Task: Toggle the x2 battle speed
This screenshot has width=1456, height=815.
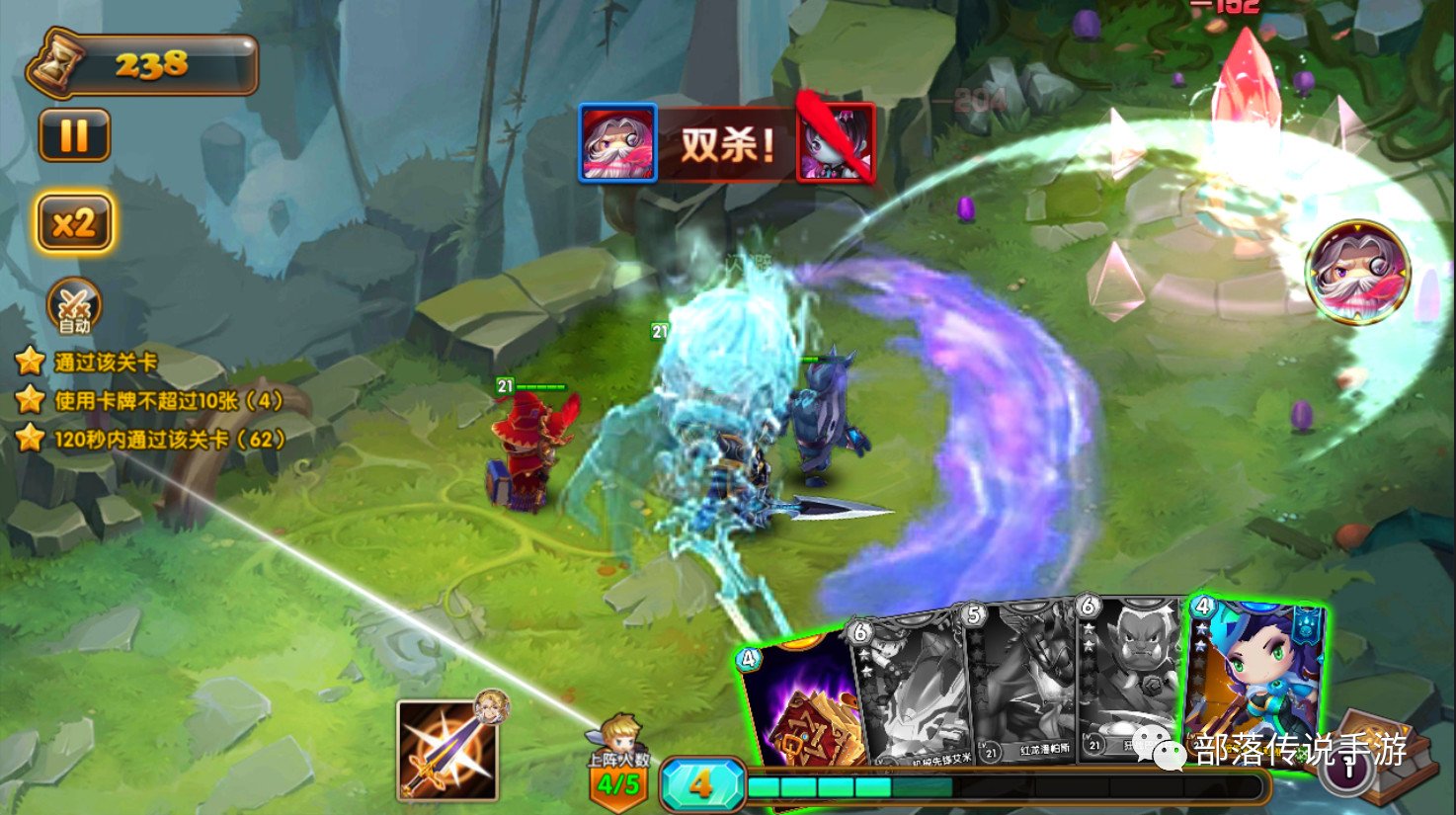Action: click(x=74, y=223)
